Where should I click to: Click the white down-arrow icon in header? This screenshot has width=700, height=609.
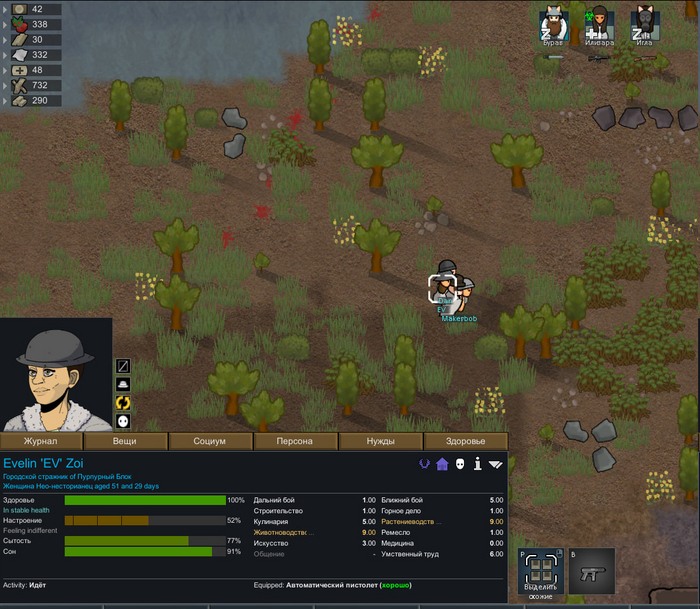coord(496,464)
